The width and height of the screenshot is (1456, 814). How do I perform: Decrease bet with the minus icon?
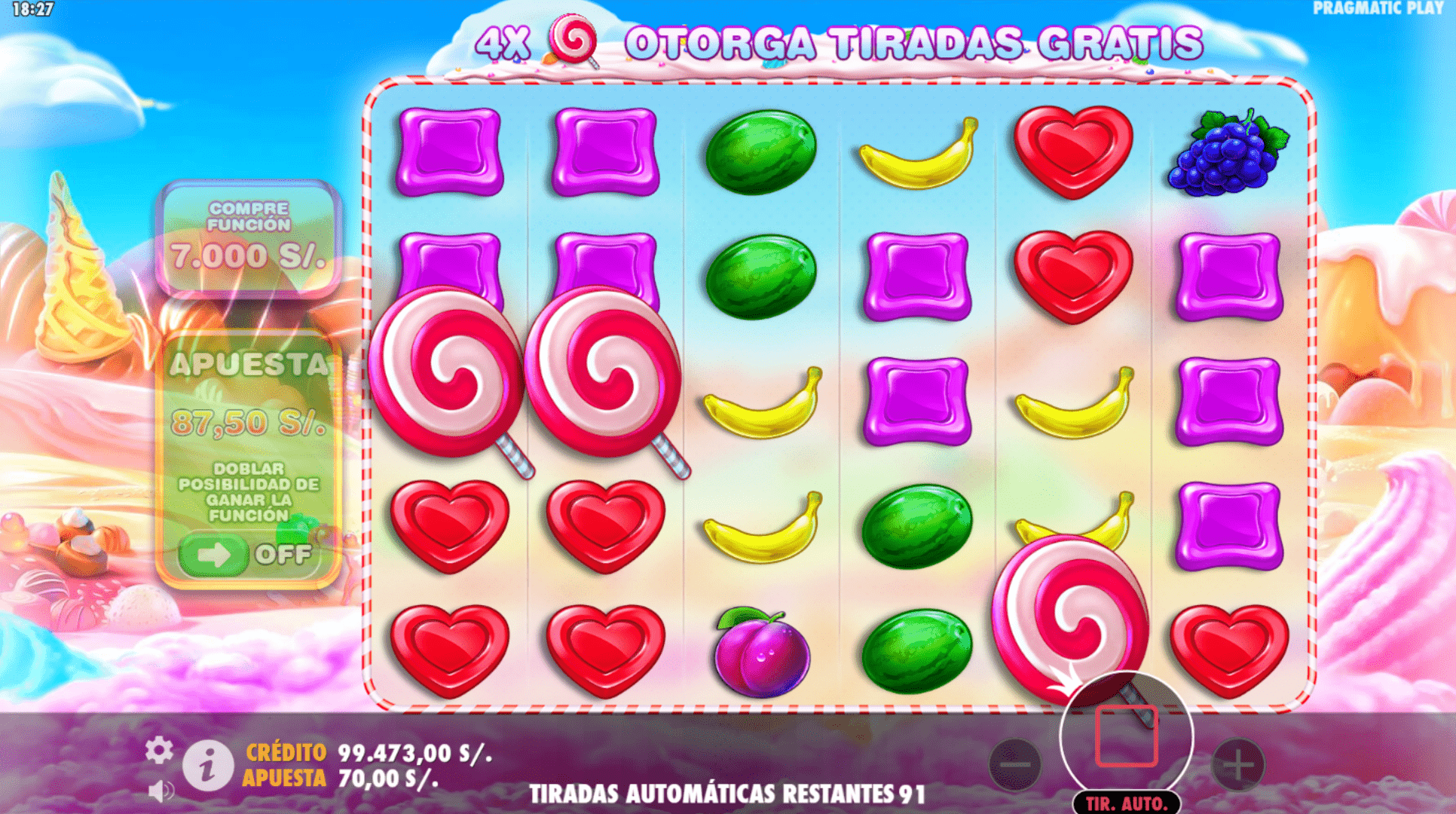tap(1014, 764)
